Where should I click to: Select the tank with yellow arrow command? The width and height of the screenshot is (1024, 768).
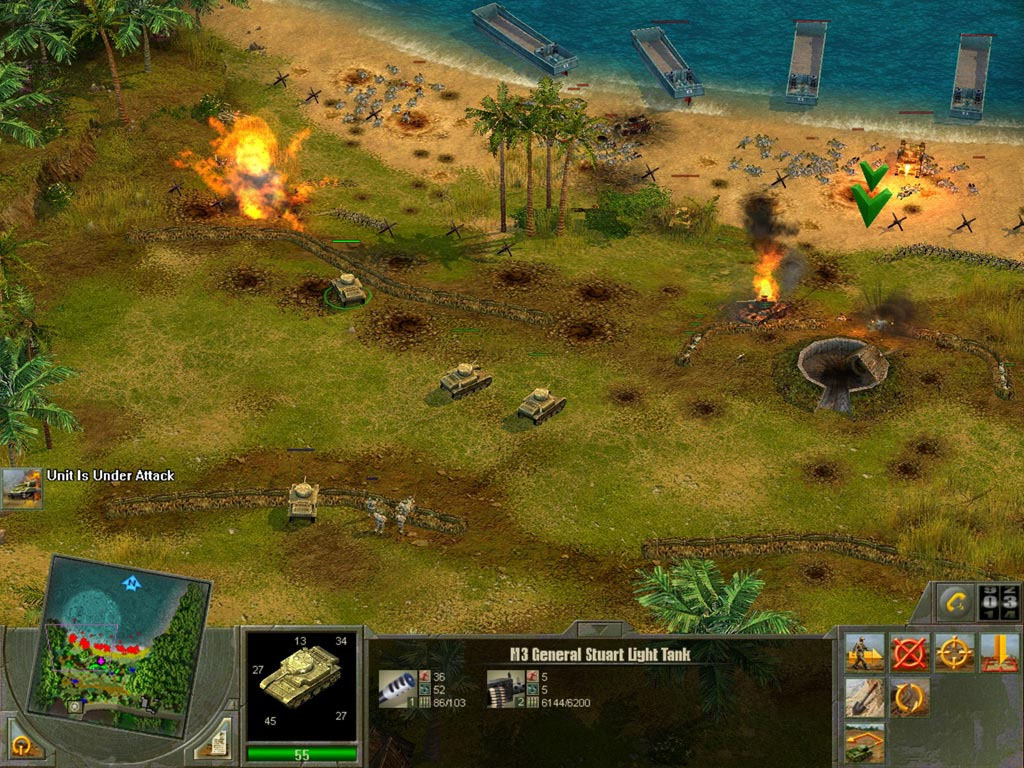(864, 744)
